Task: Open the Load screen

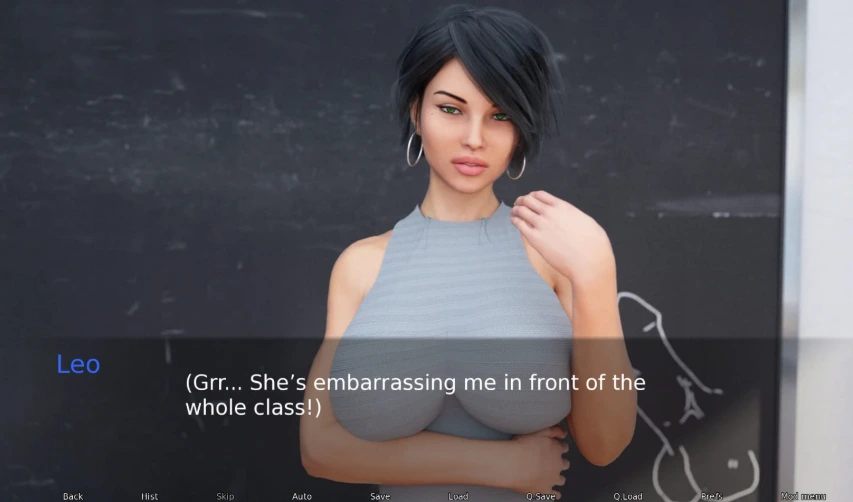Action: (458, 496)
